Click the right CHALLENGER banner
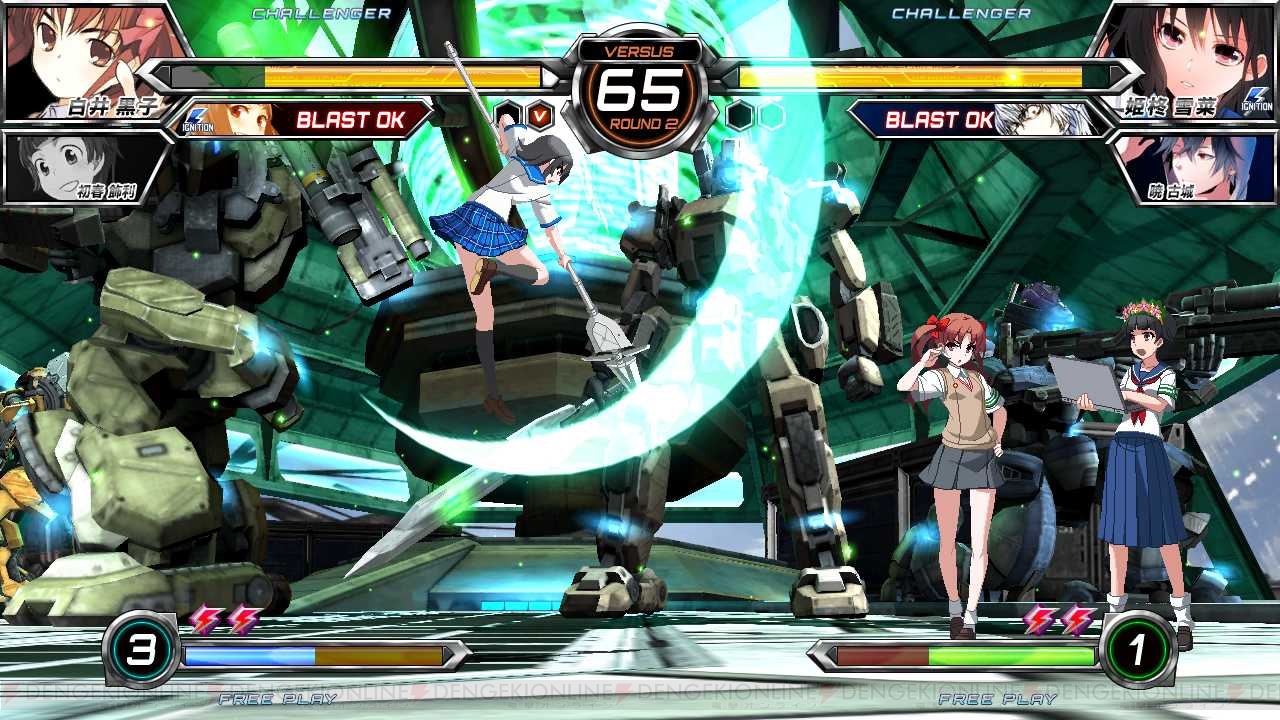Image resolution: width=1280 pixels, height=720 pixels. point(960,14)
